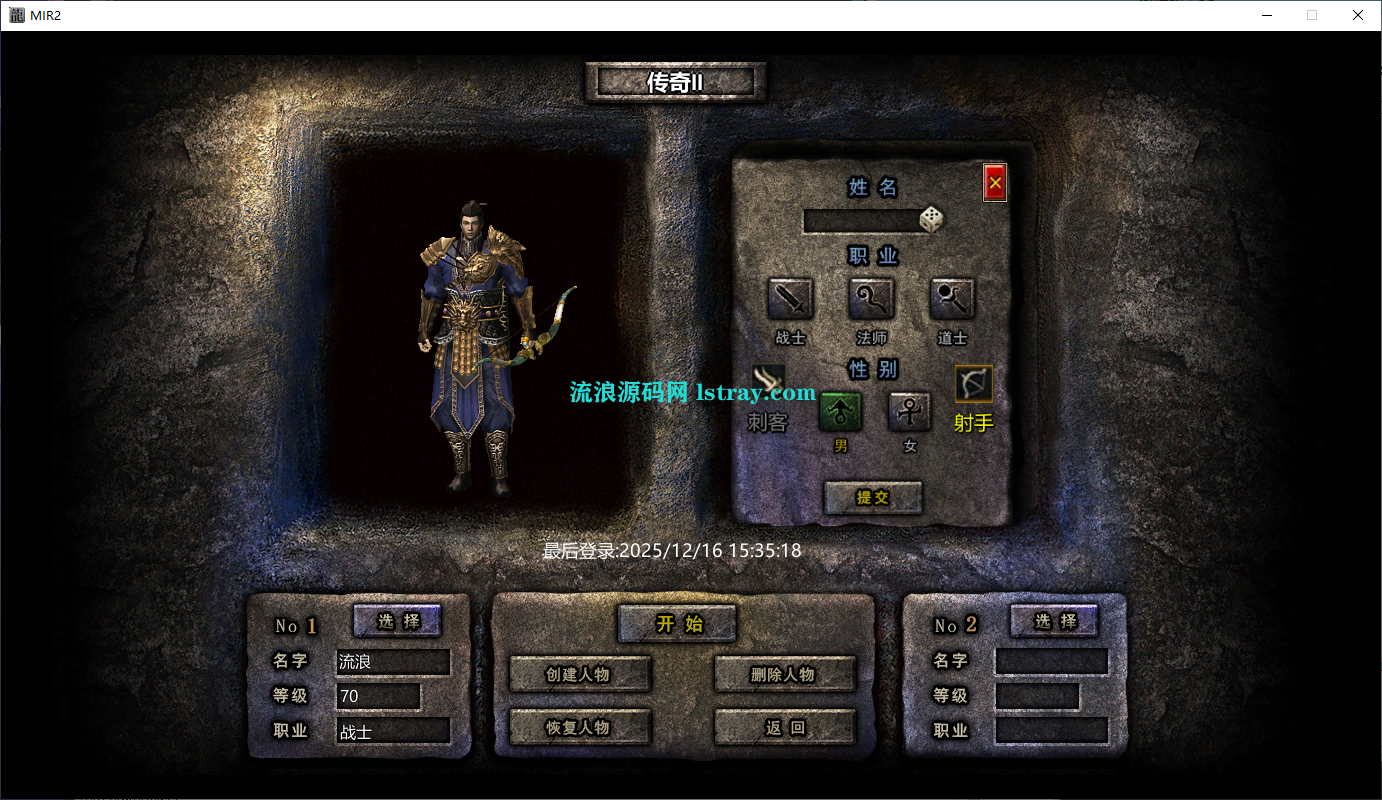Screen dimensions: 1382x800
Task: Click 恢复人物 to restore a character
Action: [580, 727]
